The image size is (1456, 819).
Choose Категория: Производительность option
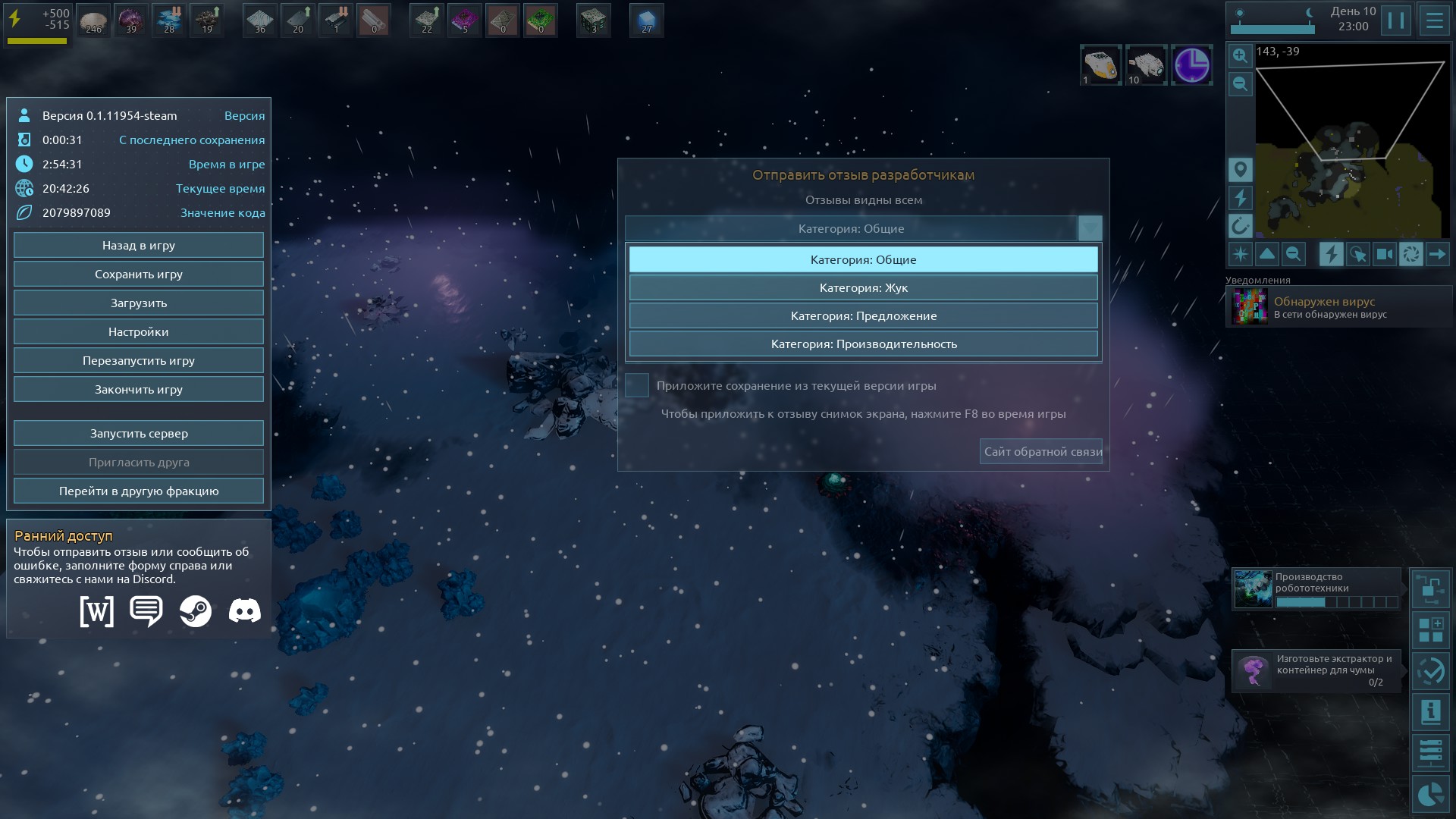click(863, 344)
